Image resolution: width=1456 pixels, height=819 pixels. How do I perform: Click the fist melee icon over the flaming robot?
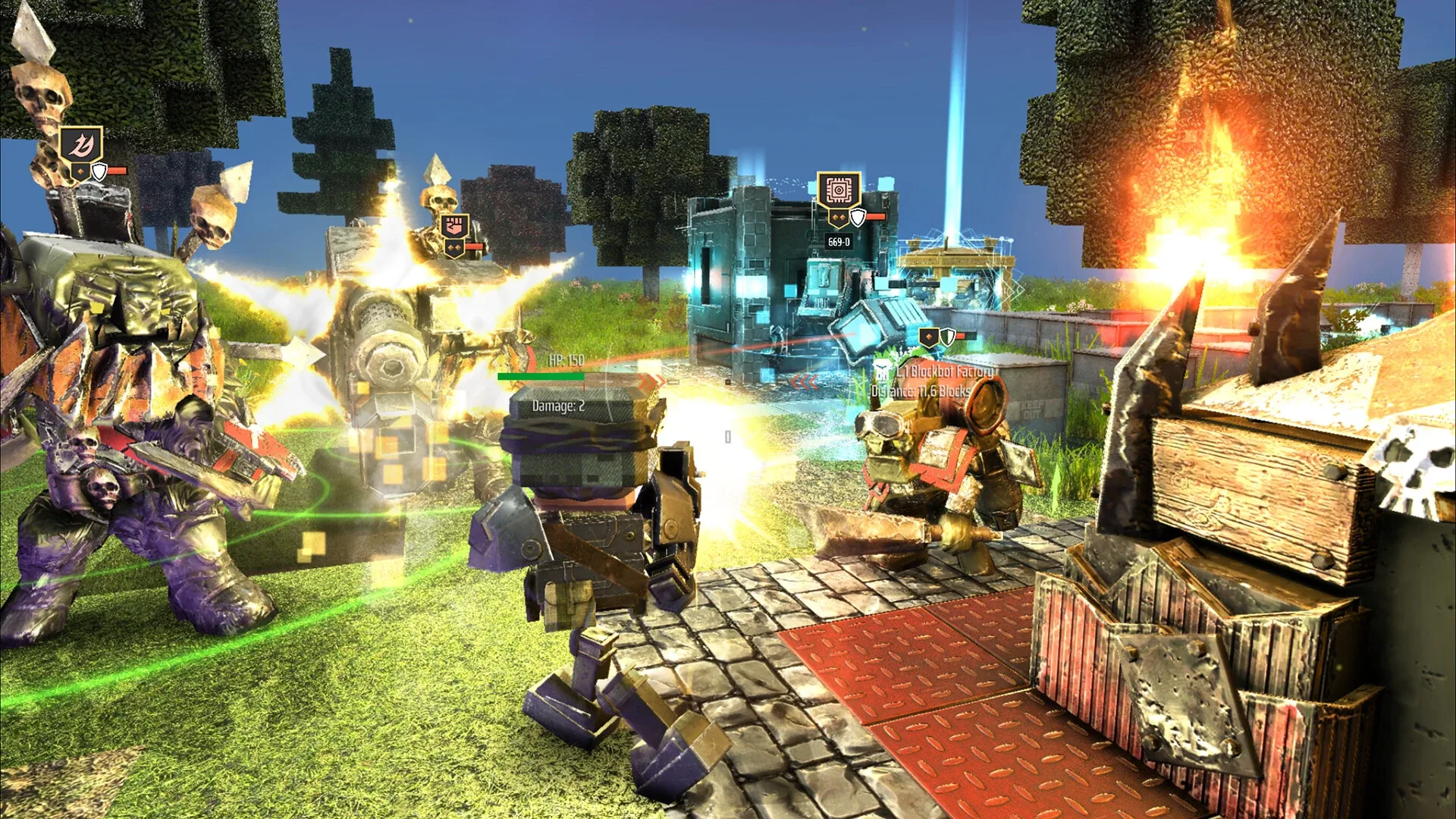pos(454,225)
